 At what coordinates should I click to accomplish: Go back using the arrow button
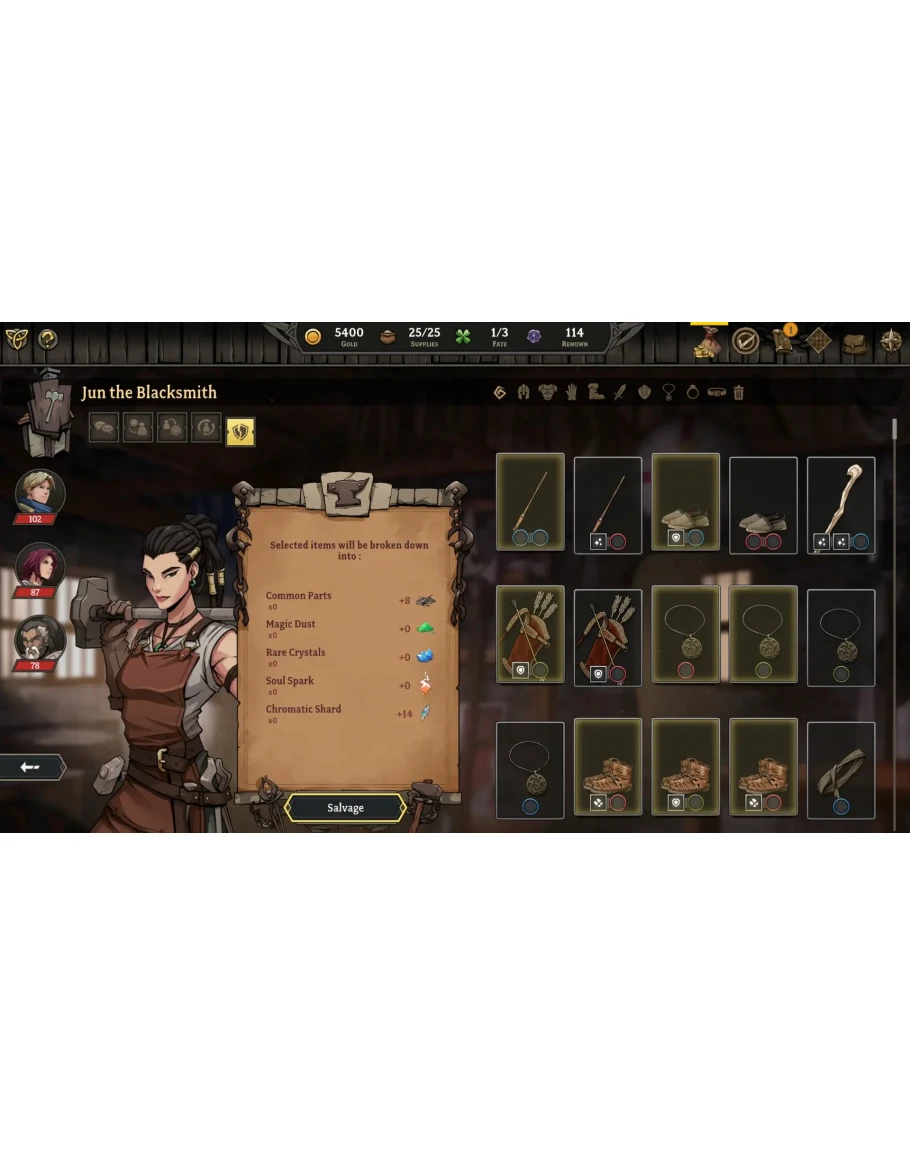click(31, 767)
